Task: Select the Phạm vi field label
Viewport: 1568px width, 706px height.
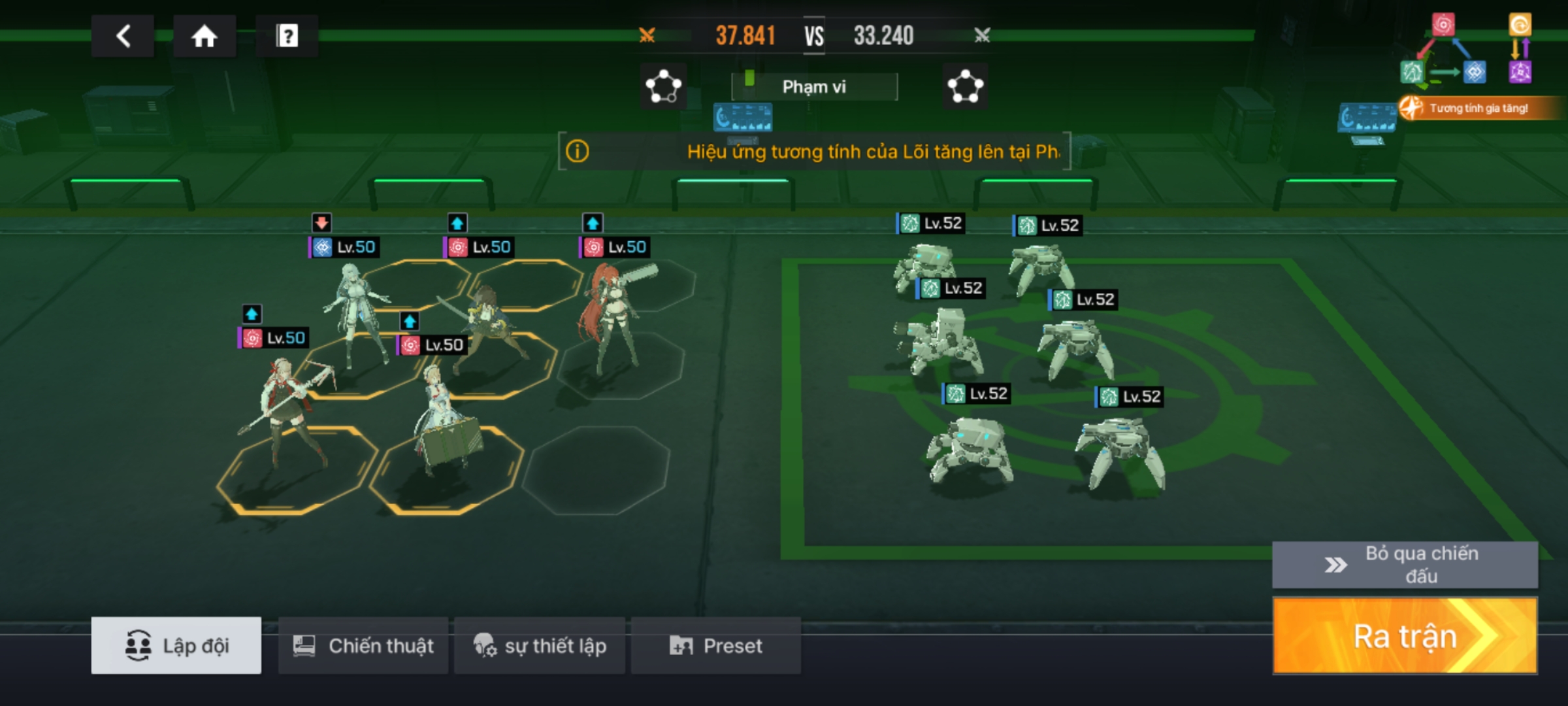Action: pos(814,87)
